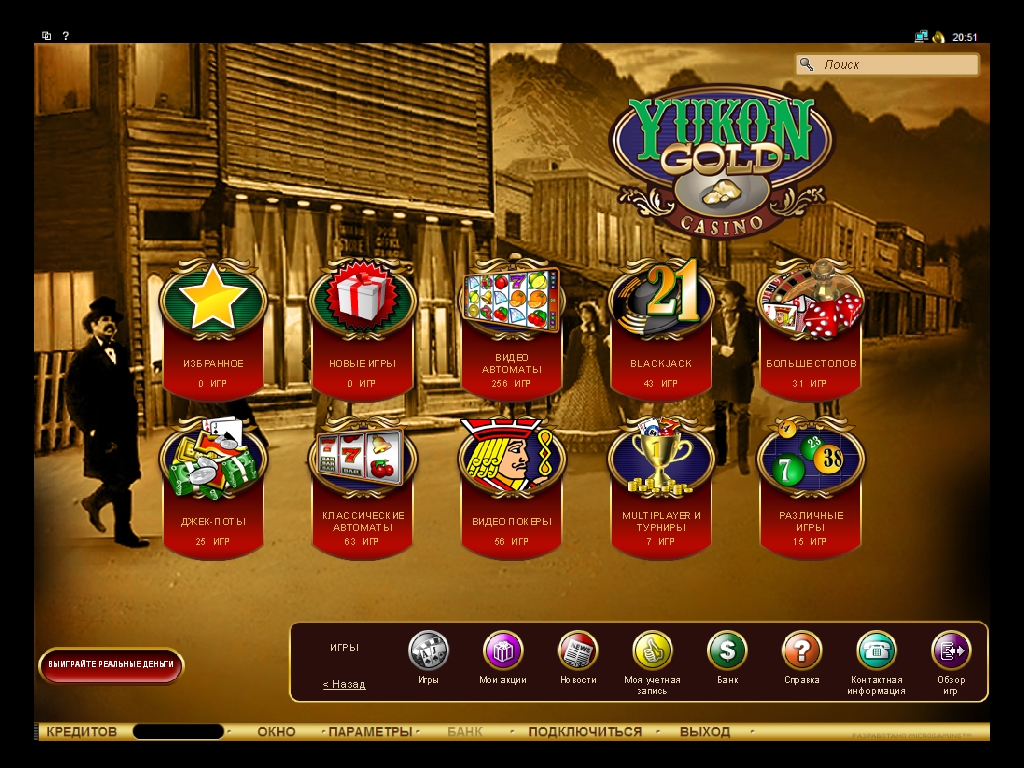Open Multiplayer и турниры trophy category

click(x=661, y=462)
